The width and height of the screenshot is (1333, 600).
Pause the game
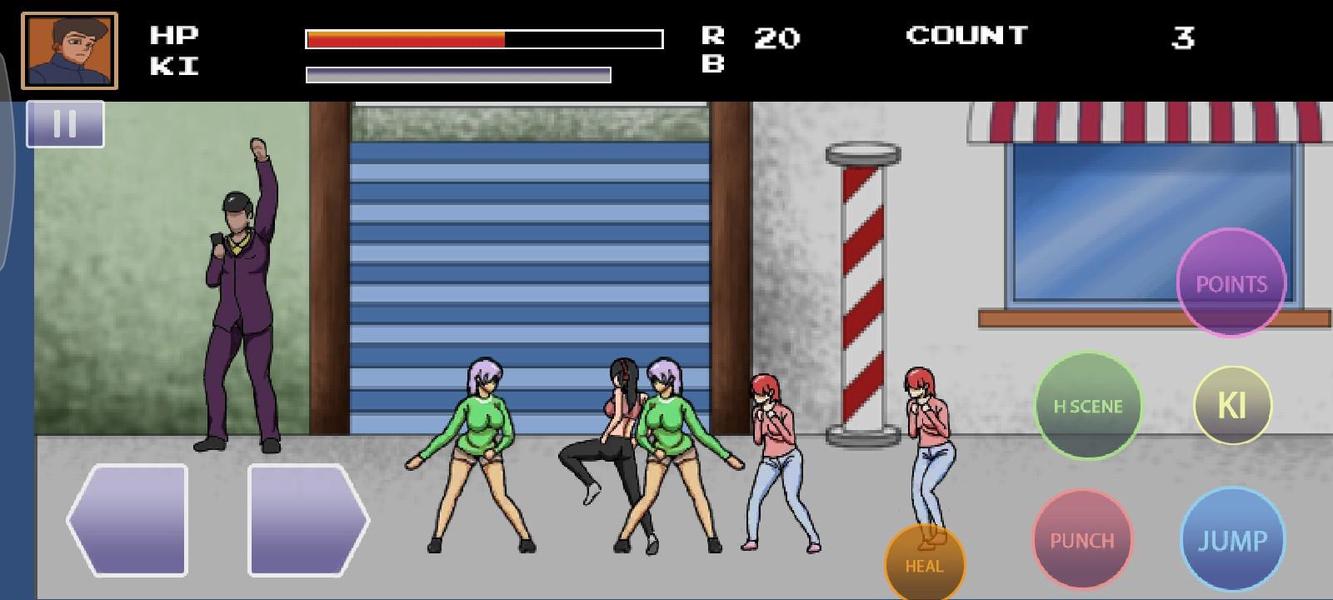[65, 124]
